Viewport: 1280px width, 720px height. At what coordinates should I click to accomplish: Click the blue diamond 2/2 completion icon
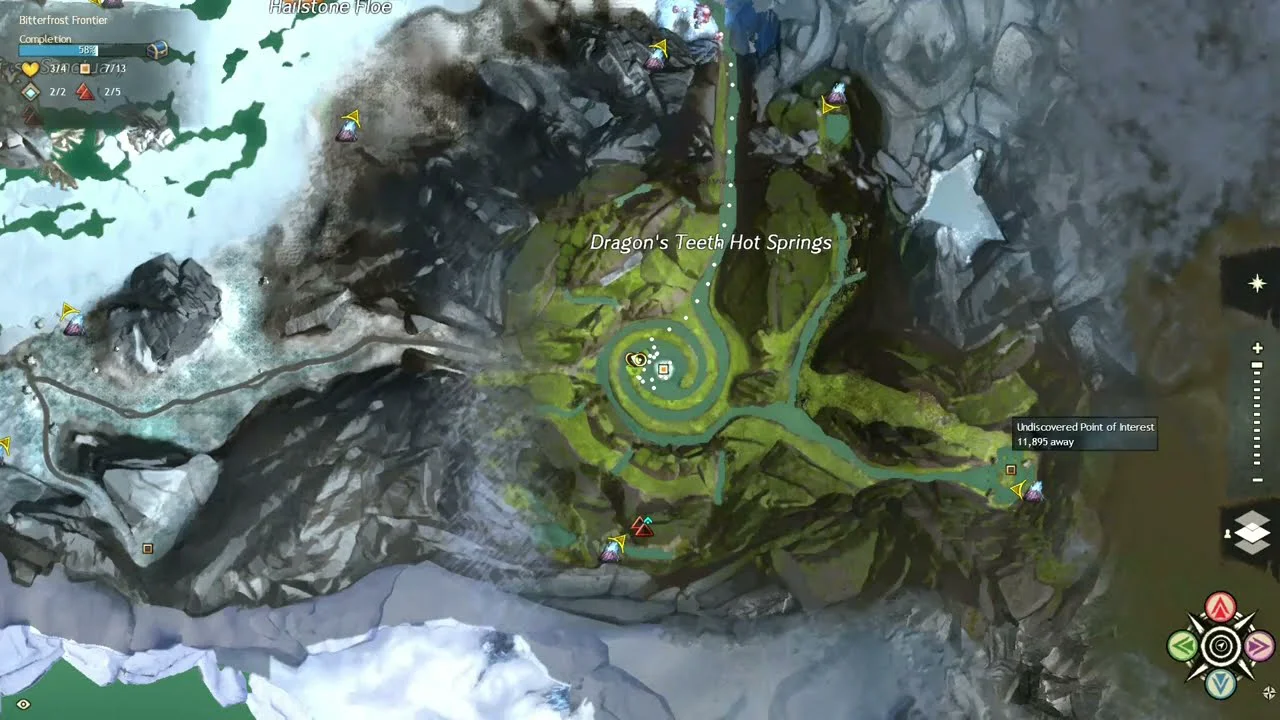tap(31, 92)
